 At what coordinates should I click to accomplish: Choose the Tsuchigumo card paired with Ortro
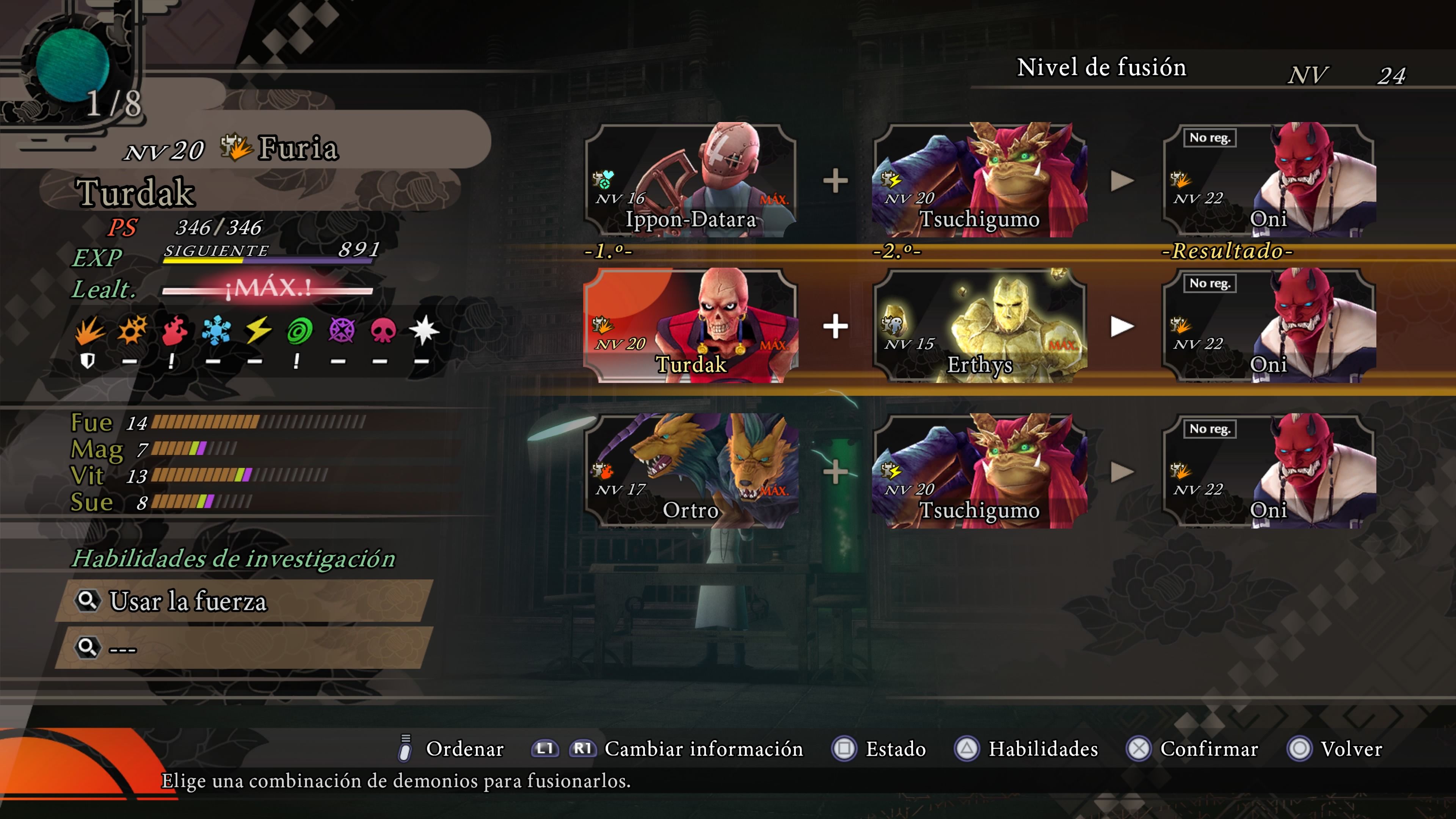tap(979, 471)
